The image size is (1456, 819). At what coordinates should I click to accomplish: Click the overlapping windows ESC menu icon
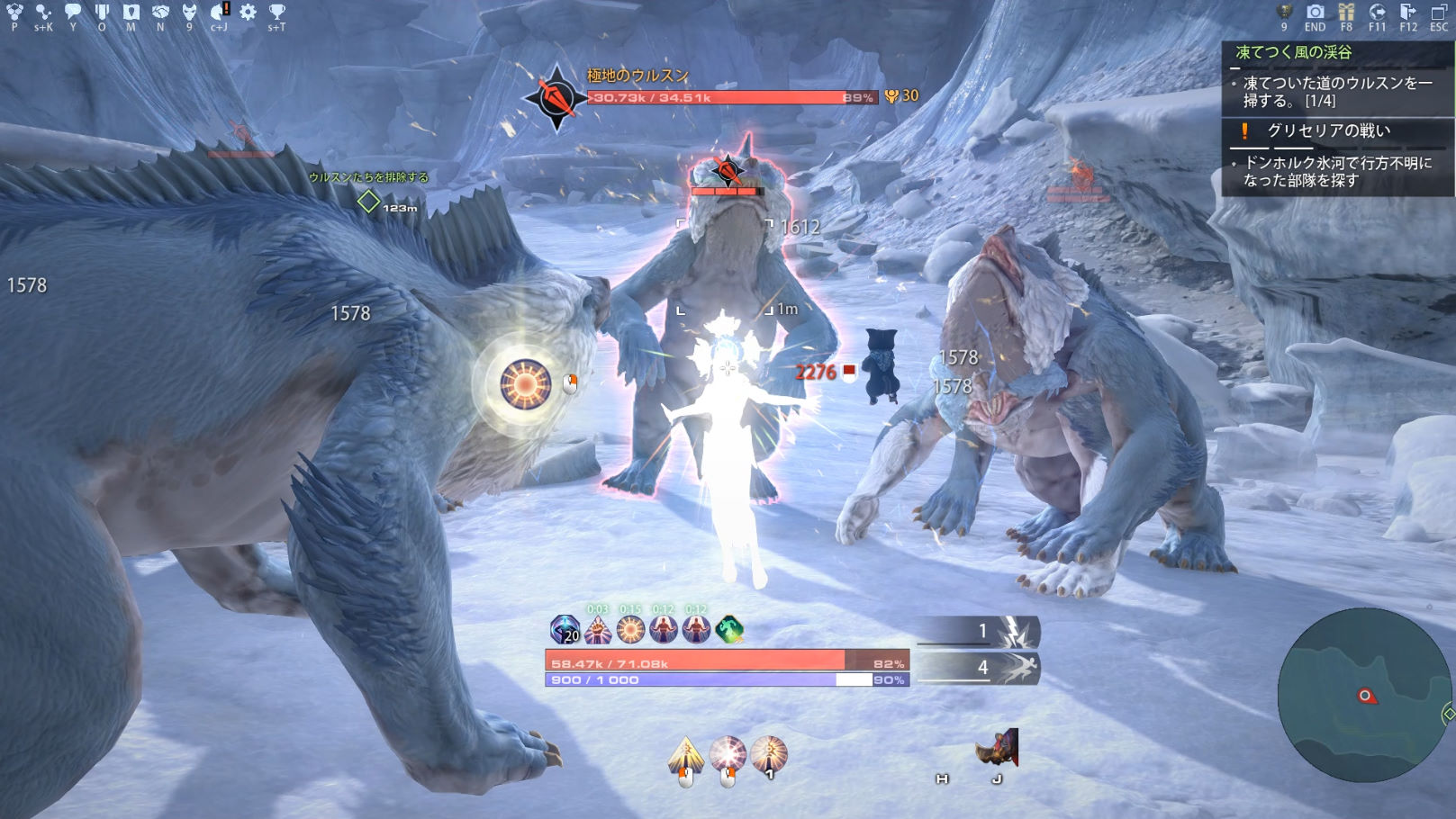pos(1439,12)
